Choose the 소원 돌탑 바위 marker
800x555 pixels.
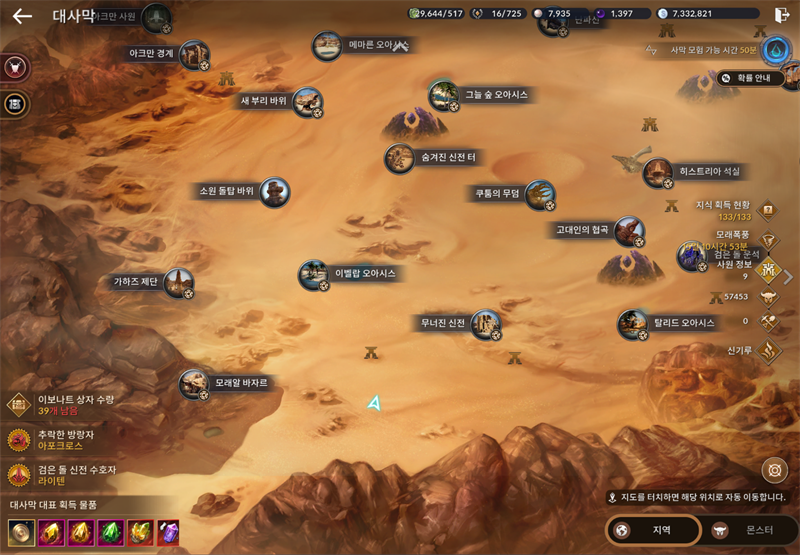click(x=274, y=191)
